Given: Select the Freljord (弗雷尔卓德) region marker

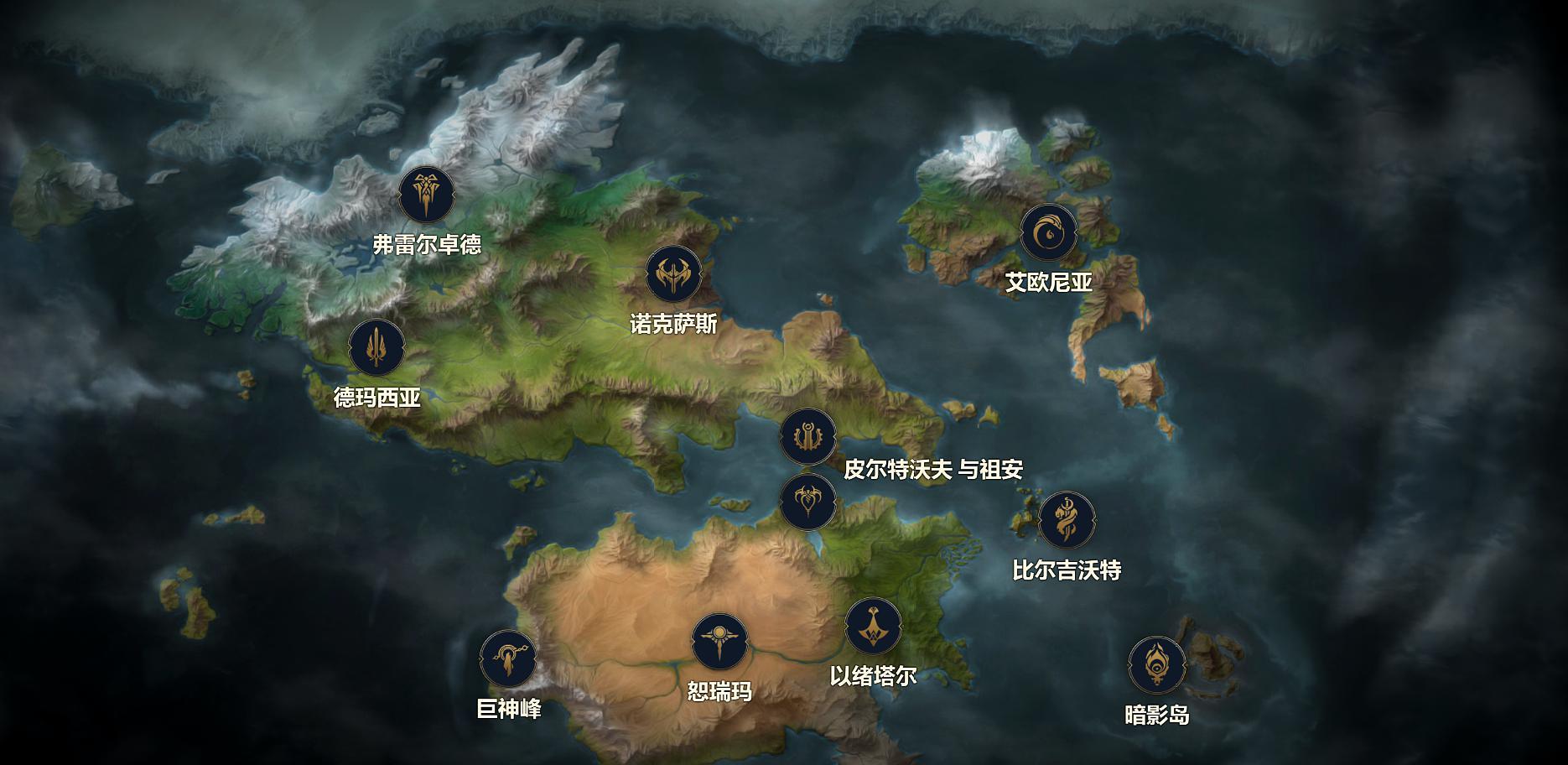Looking at the screenshot, I should (427, 195).
